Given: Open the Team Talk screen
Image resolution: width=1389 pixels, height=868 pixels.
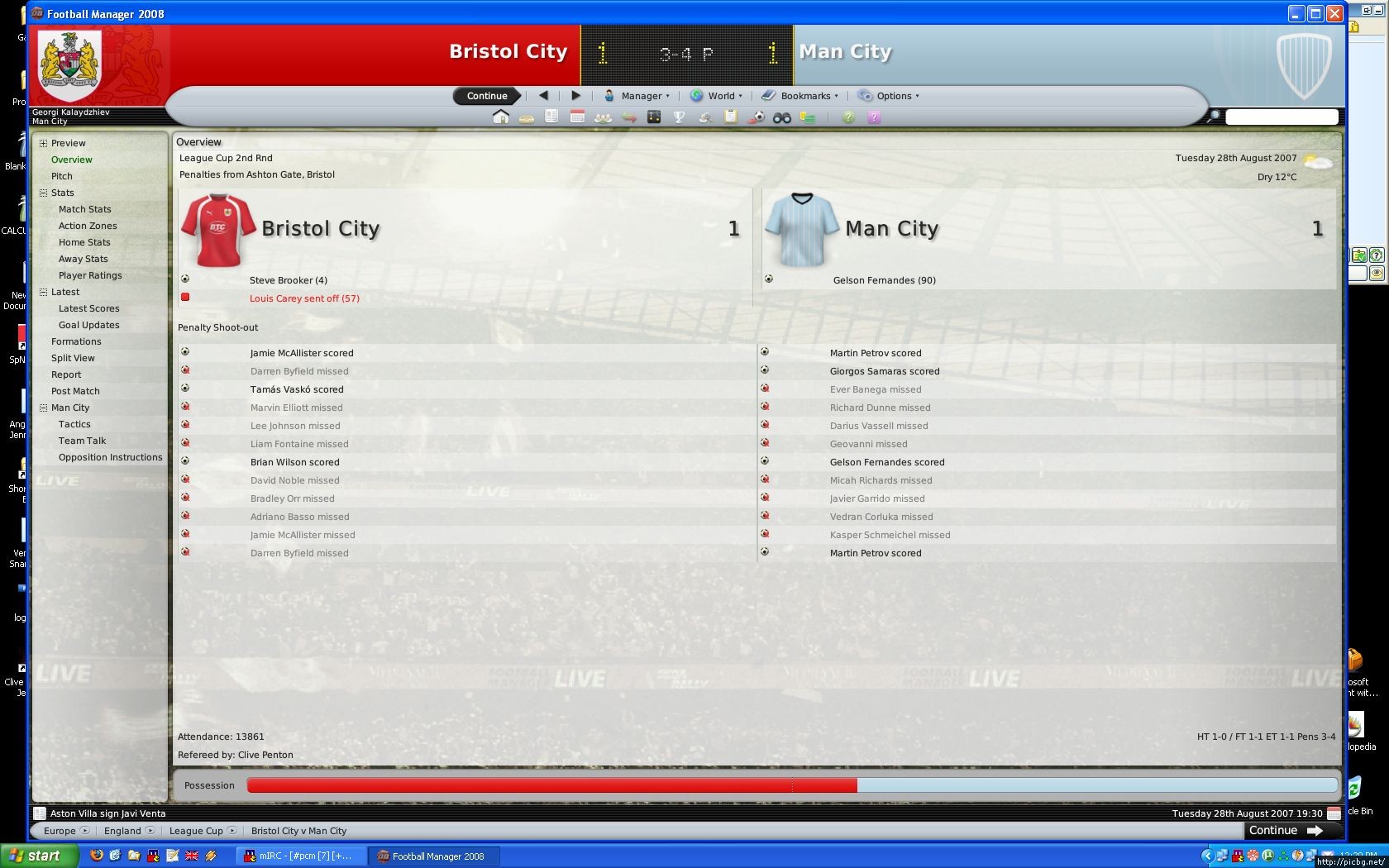Looking at the screenshot, I should [x=82, y=441].
